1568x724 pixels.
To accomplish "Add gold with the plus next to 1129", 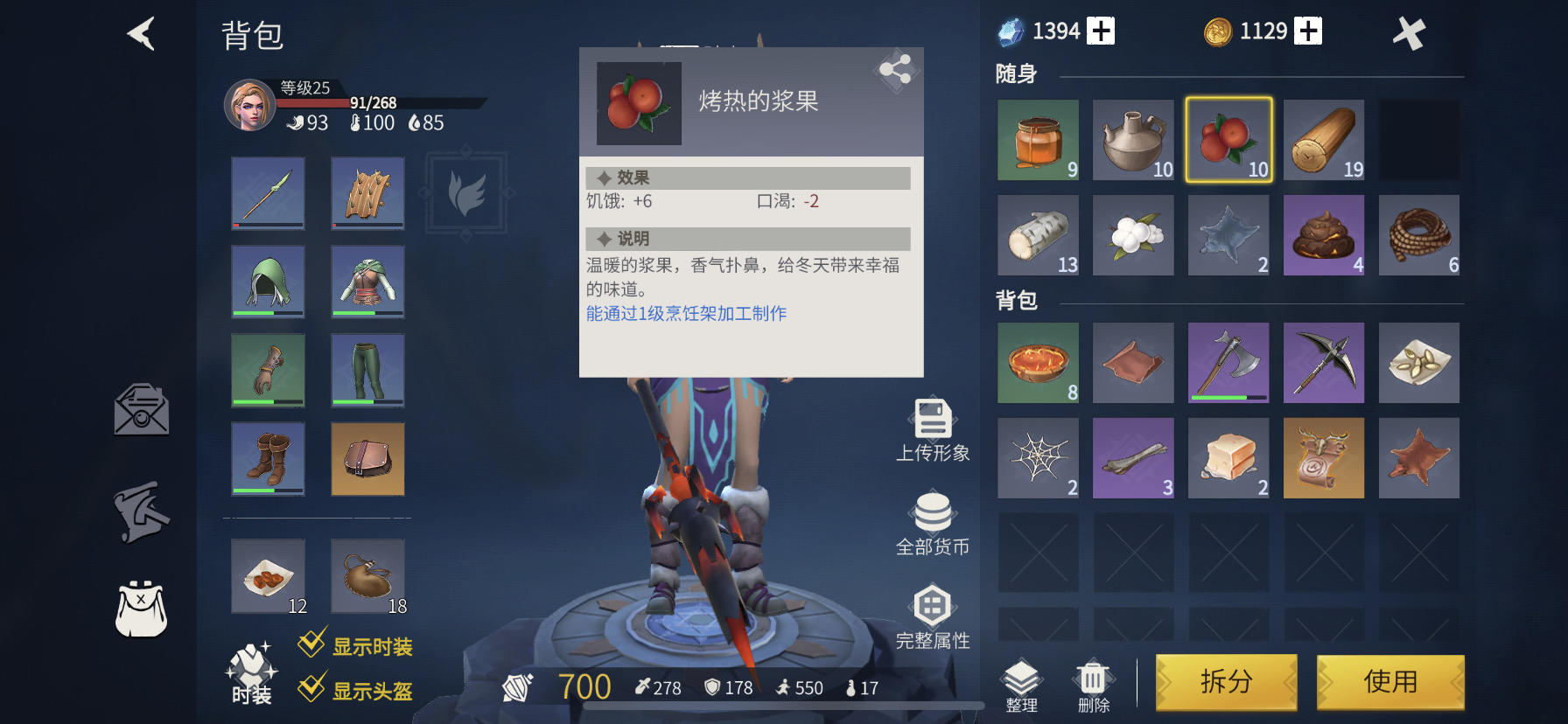I will click(x=1307, y=30).
